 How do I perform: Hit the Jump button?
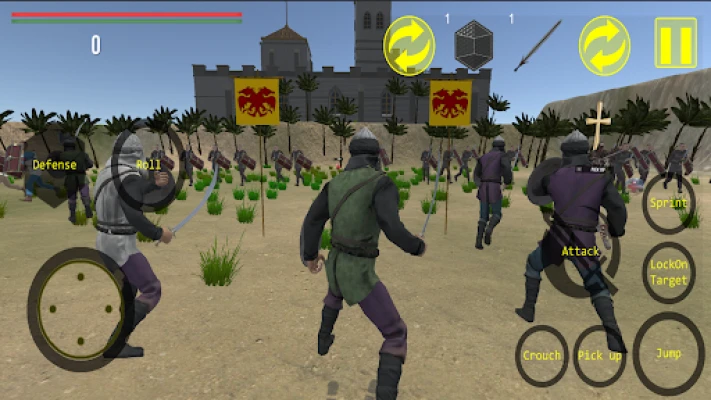coord(668,353)
